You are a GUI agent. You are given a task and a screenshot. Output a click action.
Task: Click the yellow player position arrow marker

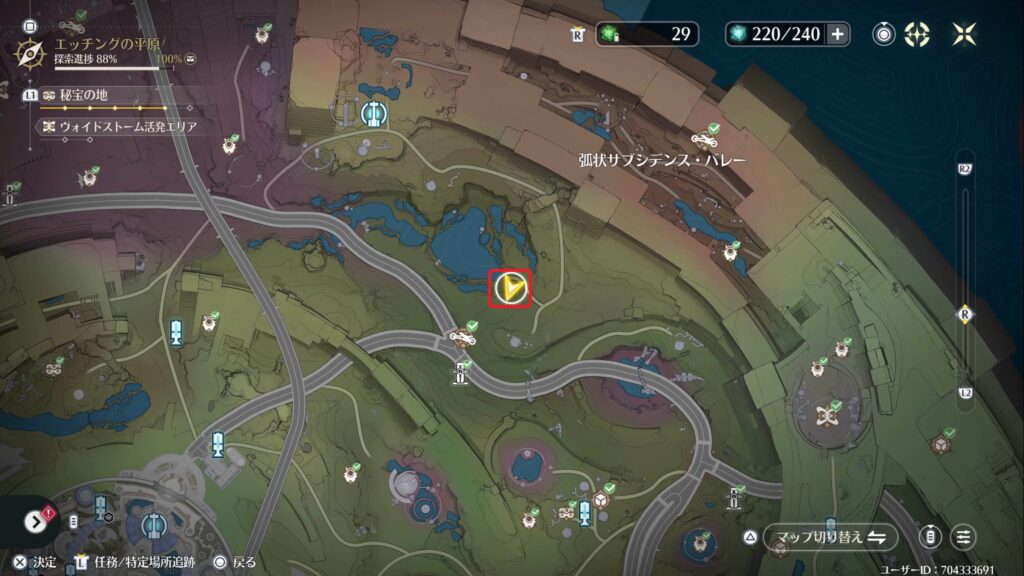[x=510, y=289]
